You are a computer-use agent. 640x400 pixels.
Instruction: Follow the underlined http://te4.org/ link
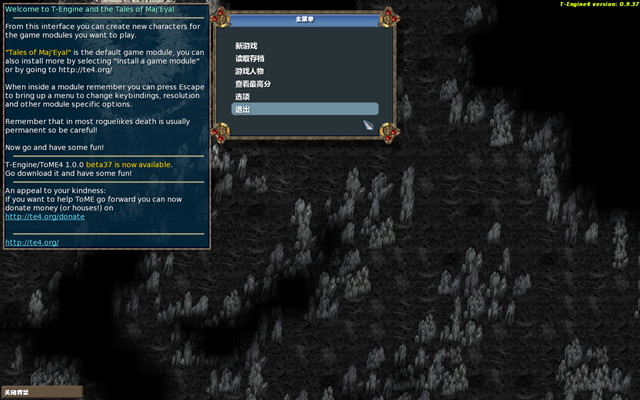[x=32, y=242]
